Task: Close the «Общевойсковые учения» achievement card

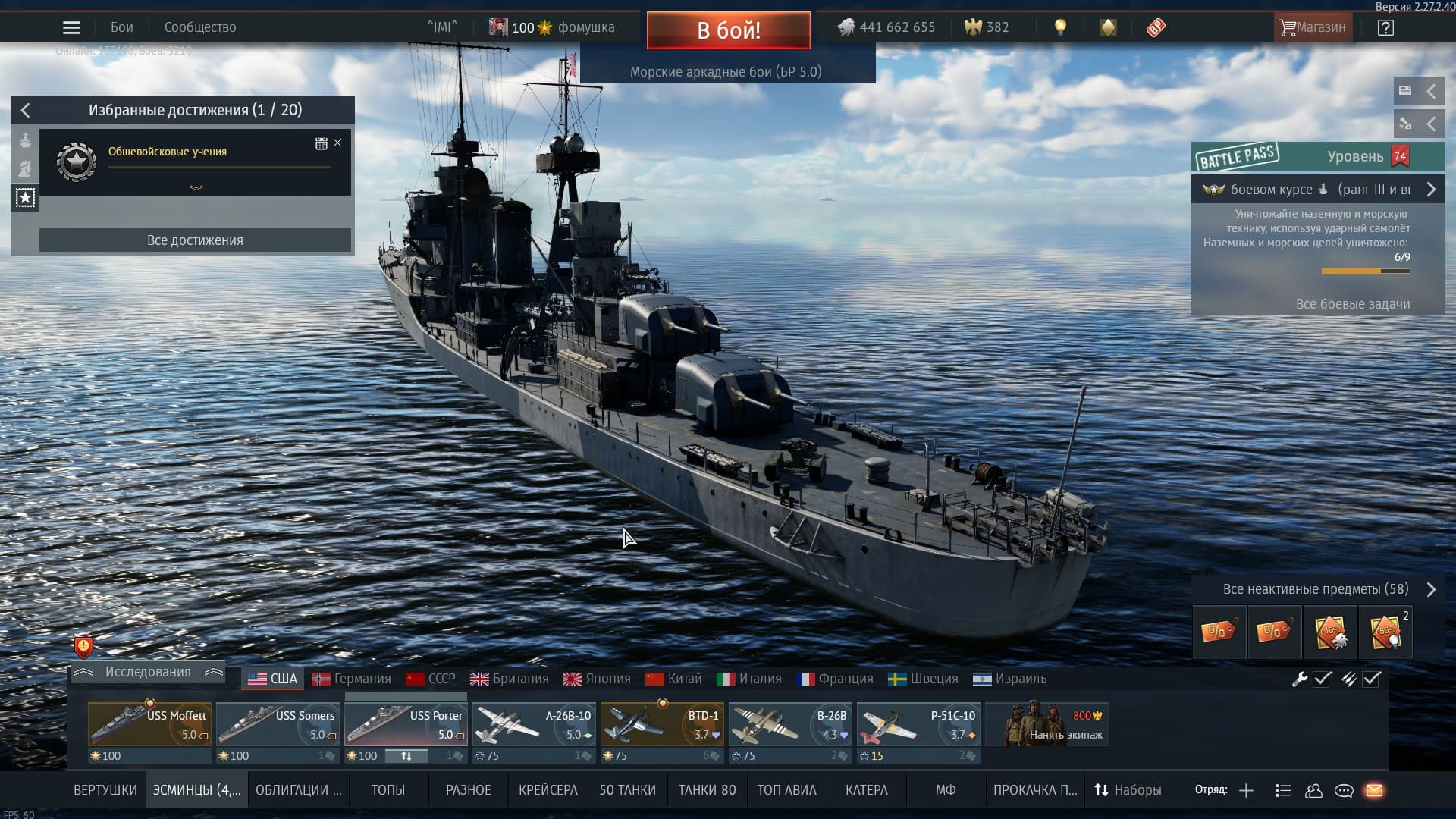Action: 337,143
